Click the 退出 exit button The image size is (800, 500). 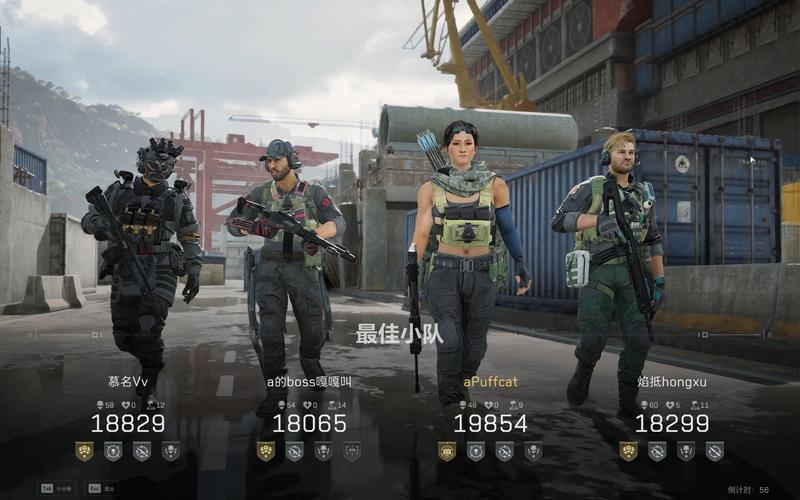pyautogui.click(x=101, y=488)
